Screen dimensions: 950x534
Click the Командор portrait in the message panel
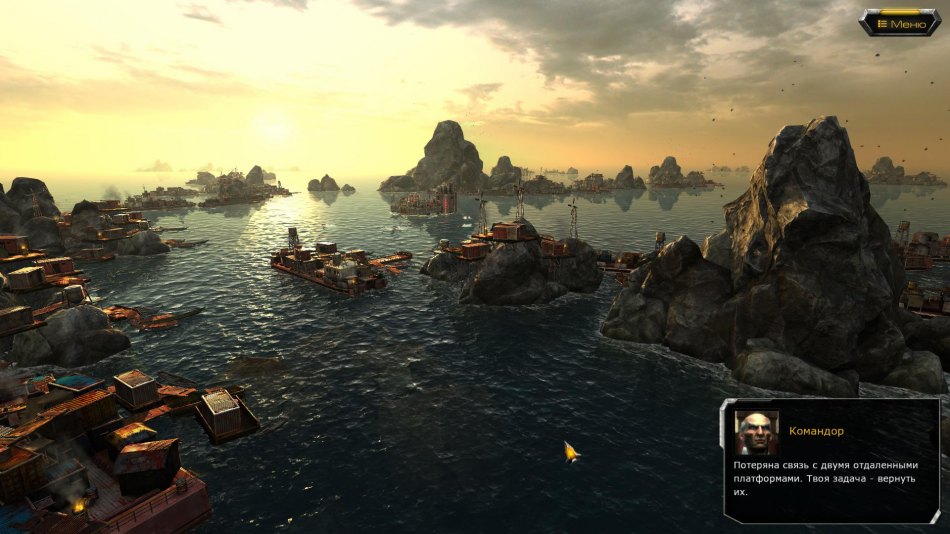[756, 433]
